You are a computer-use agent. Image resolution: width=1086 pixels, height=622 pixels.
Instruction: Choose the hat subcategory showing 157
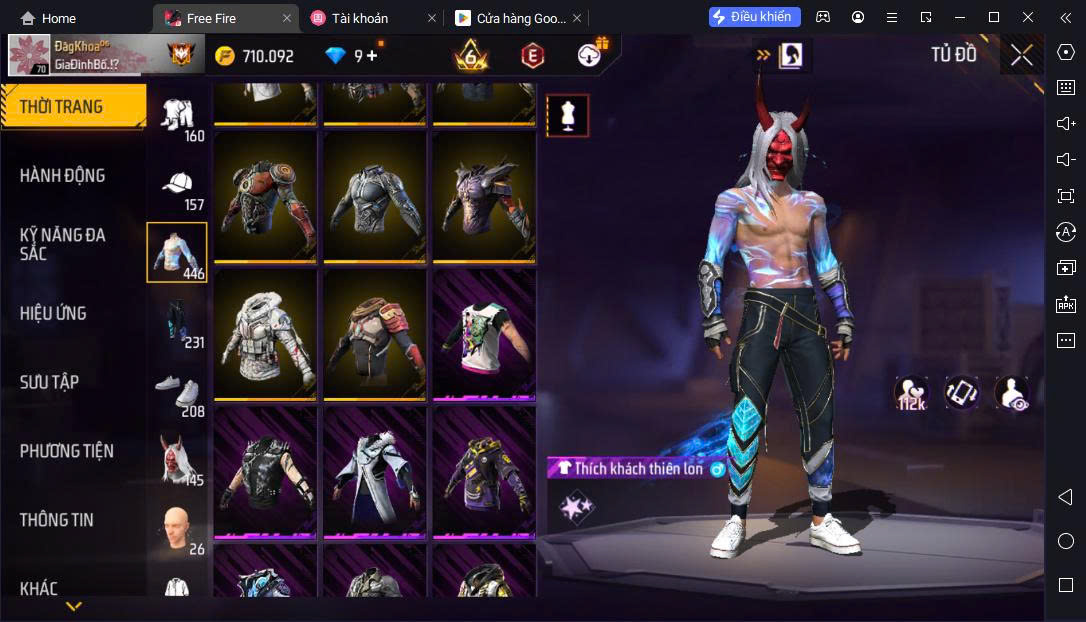pos(178,188)
